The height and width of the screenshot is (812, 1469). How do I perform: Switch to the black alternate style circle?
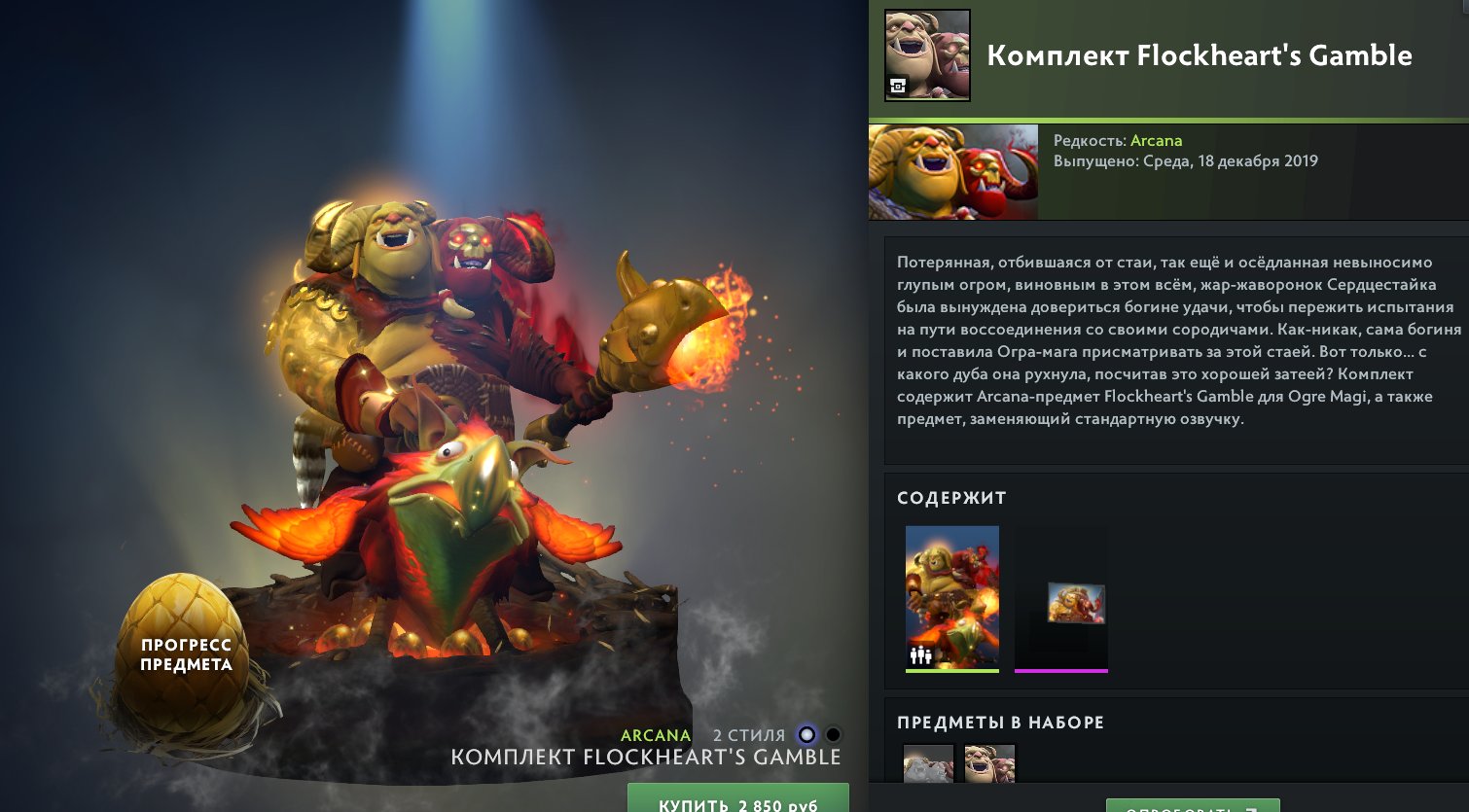[x=832, y=736]
